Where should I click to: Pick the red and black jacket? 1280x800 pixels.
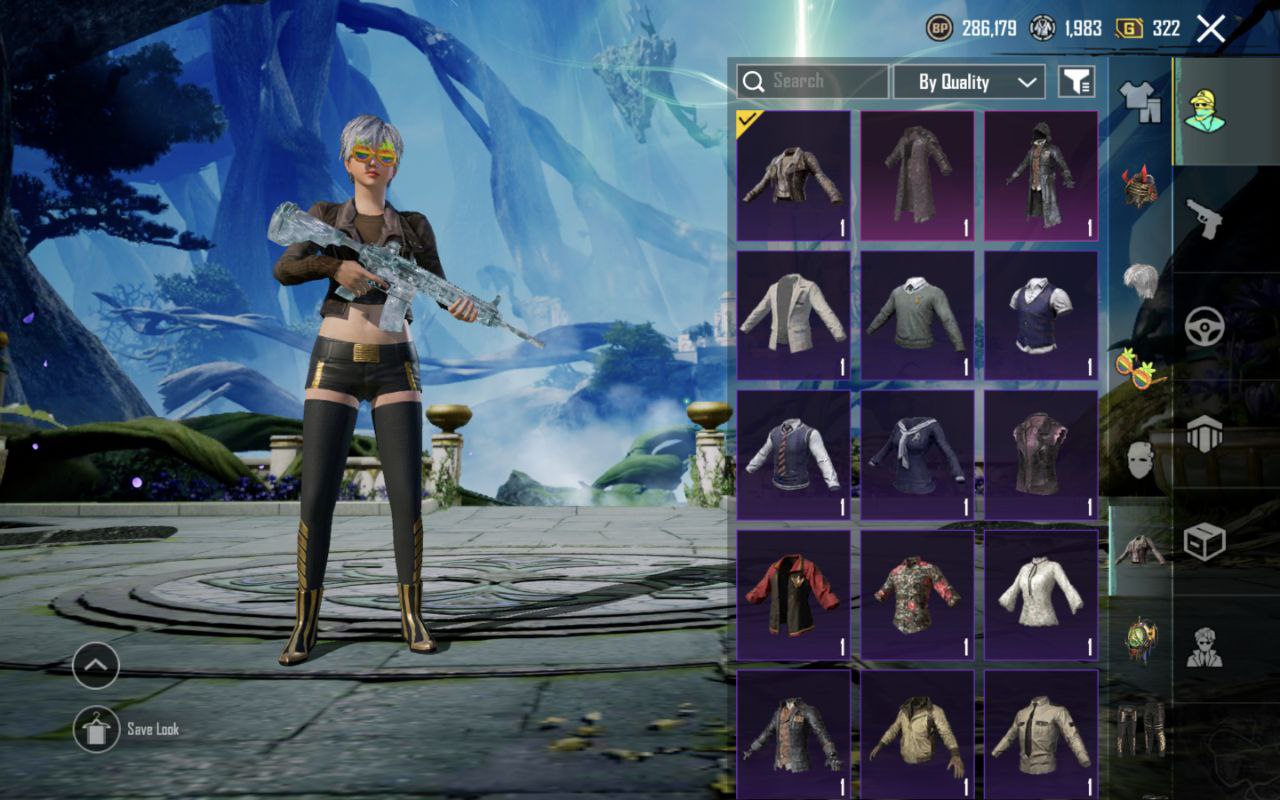click(x=793, y=595)
